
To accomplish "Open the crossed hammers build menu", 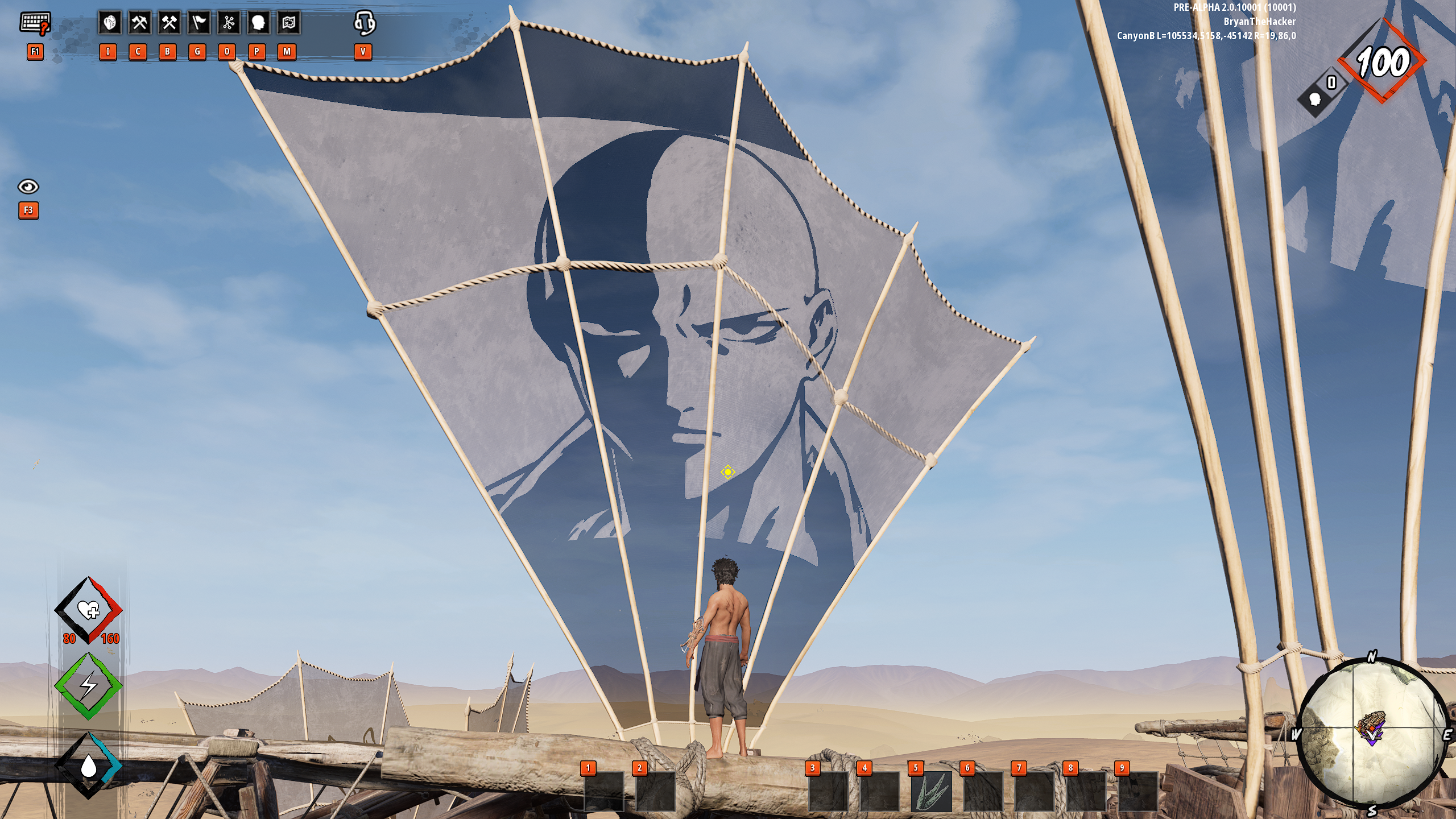I will tap(169, 23).
